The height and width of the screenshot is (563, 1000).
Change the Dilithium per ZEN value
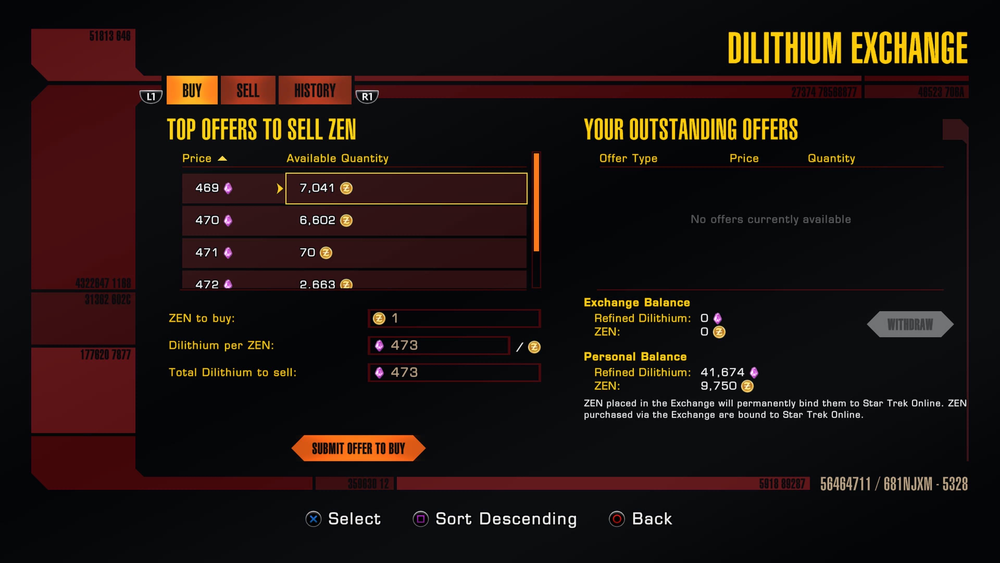439,345
